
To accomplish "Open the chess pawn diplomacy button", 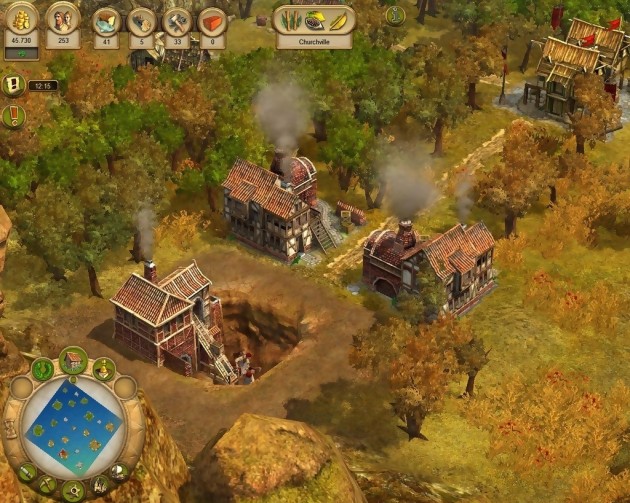I will [x=104, y=369].
